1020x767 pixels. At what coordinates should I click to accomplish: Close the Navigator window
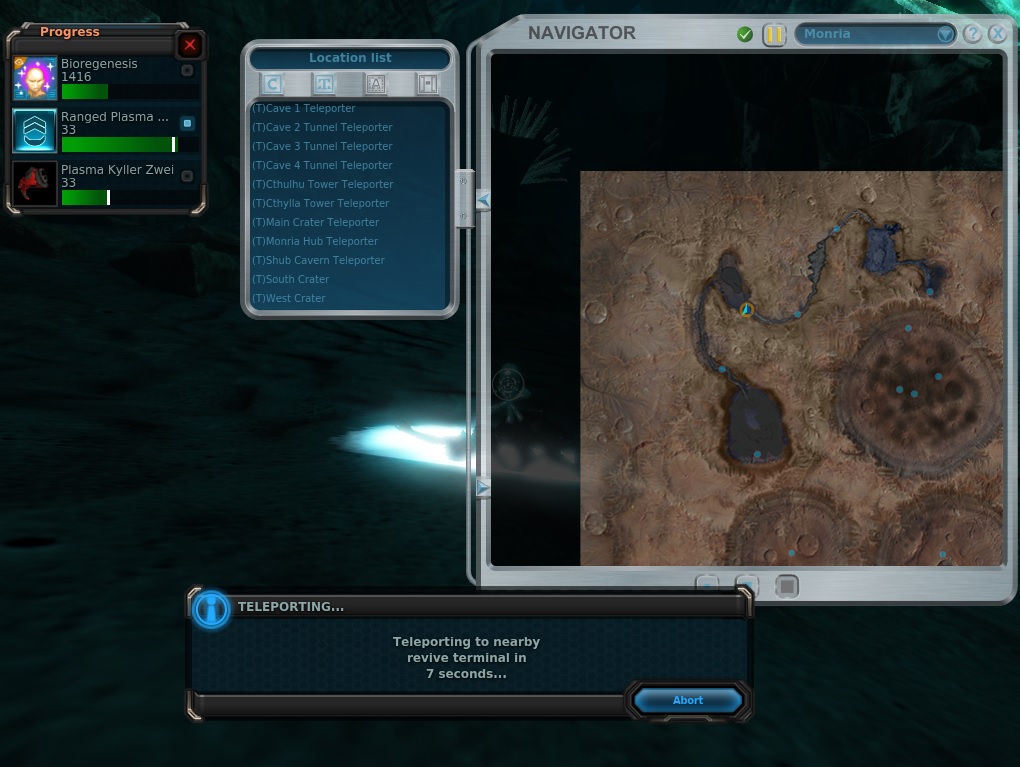[x=997, y=34]
